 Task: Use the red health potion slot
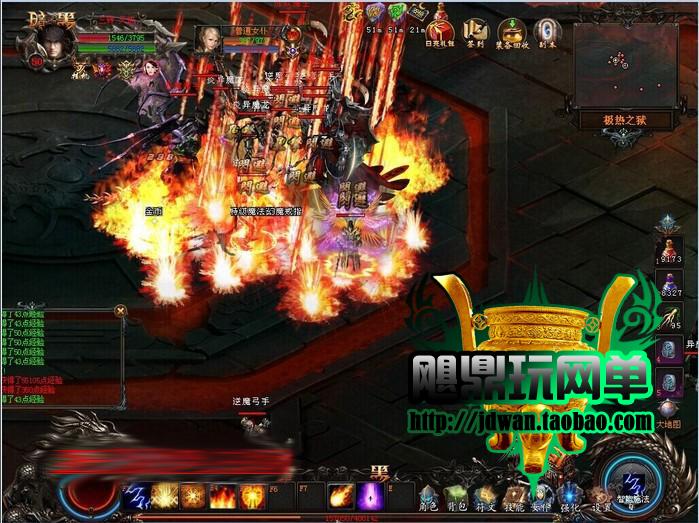point(667,248)
